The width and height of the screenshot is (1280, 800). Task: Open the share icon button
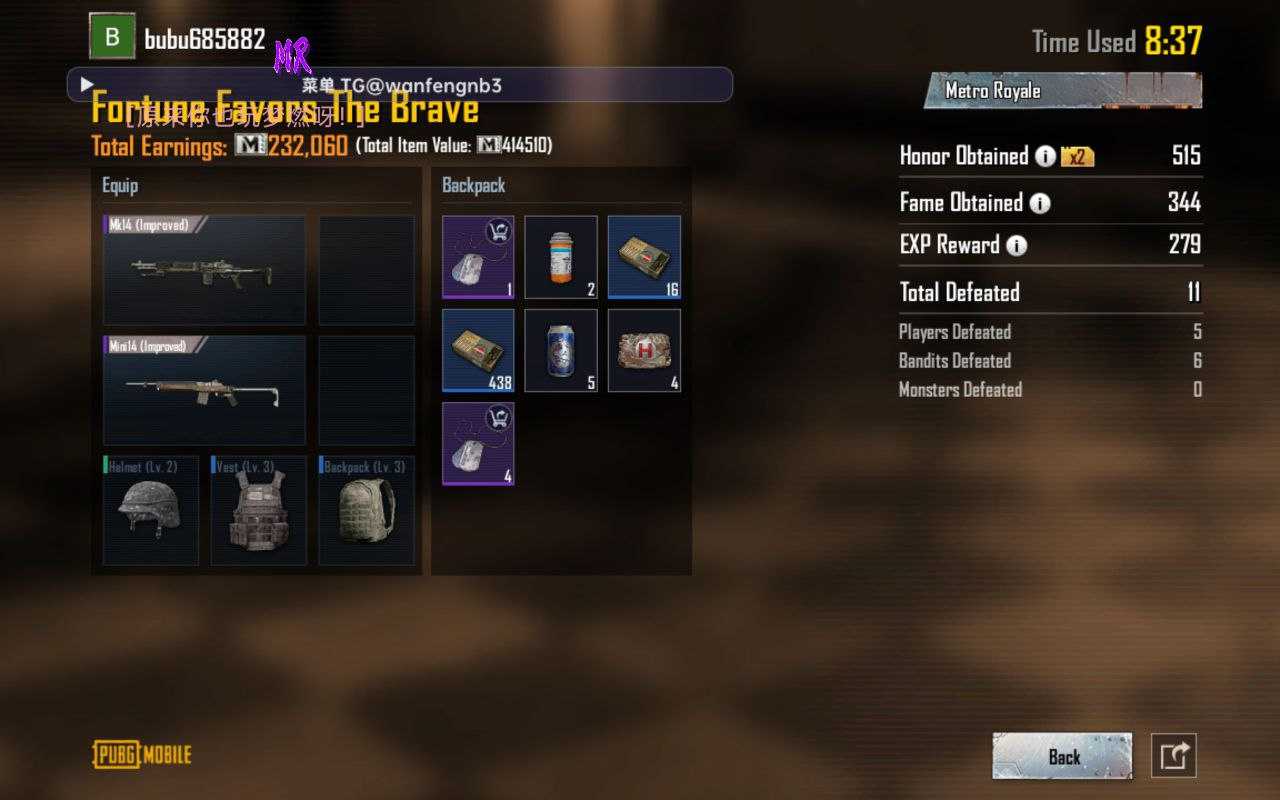pos(1174,756)
